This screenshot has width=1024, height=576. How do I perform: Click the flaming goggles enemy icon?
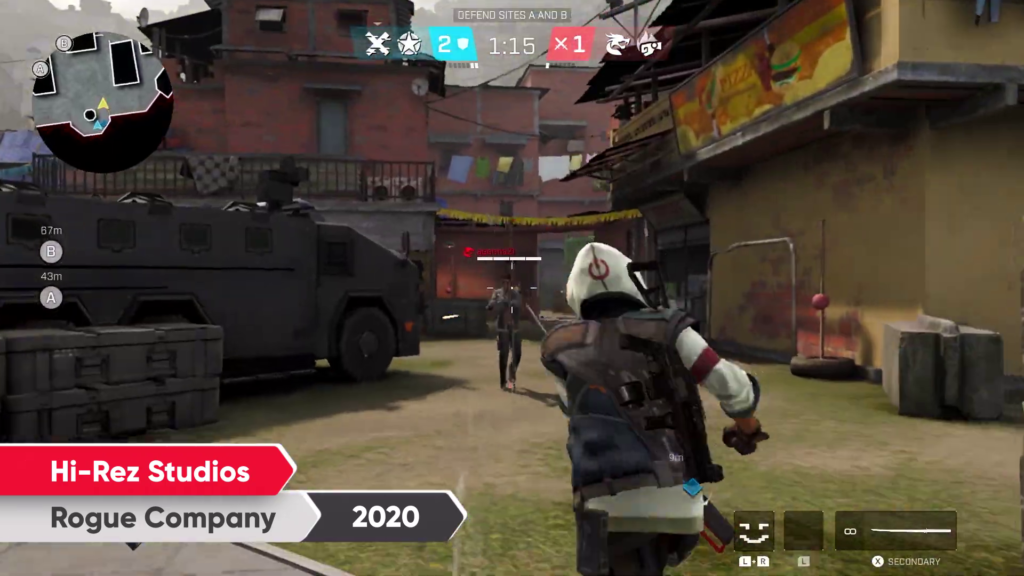tap(650, 44)
